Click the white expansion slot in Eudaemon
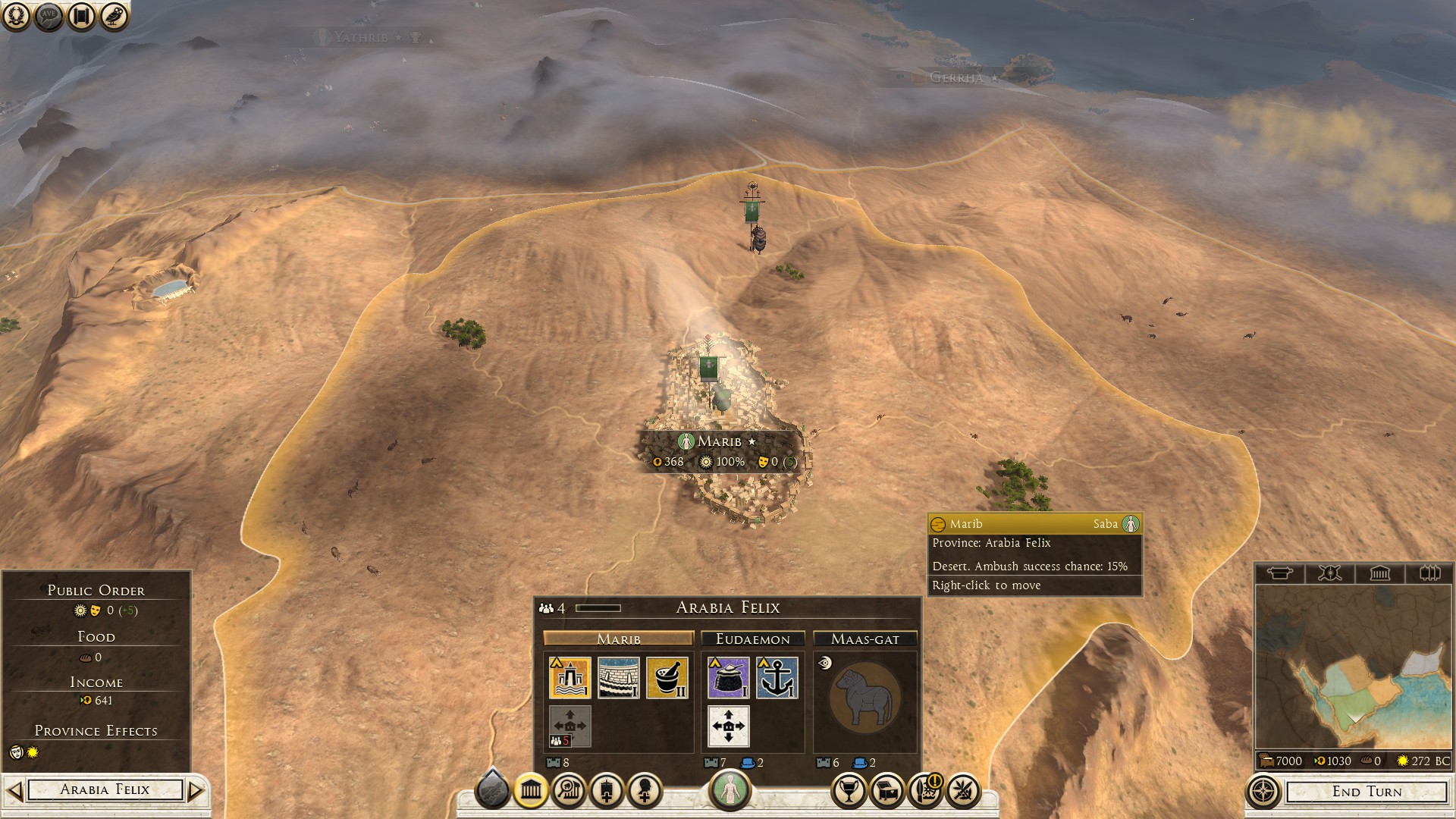 [x=729, y=726]
